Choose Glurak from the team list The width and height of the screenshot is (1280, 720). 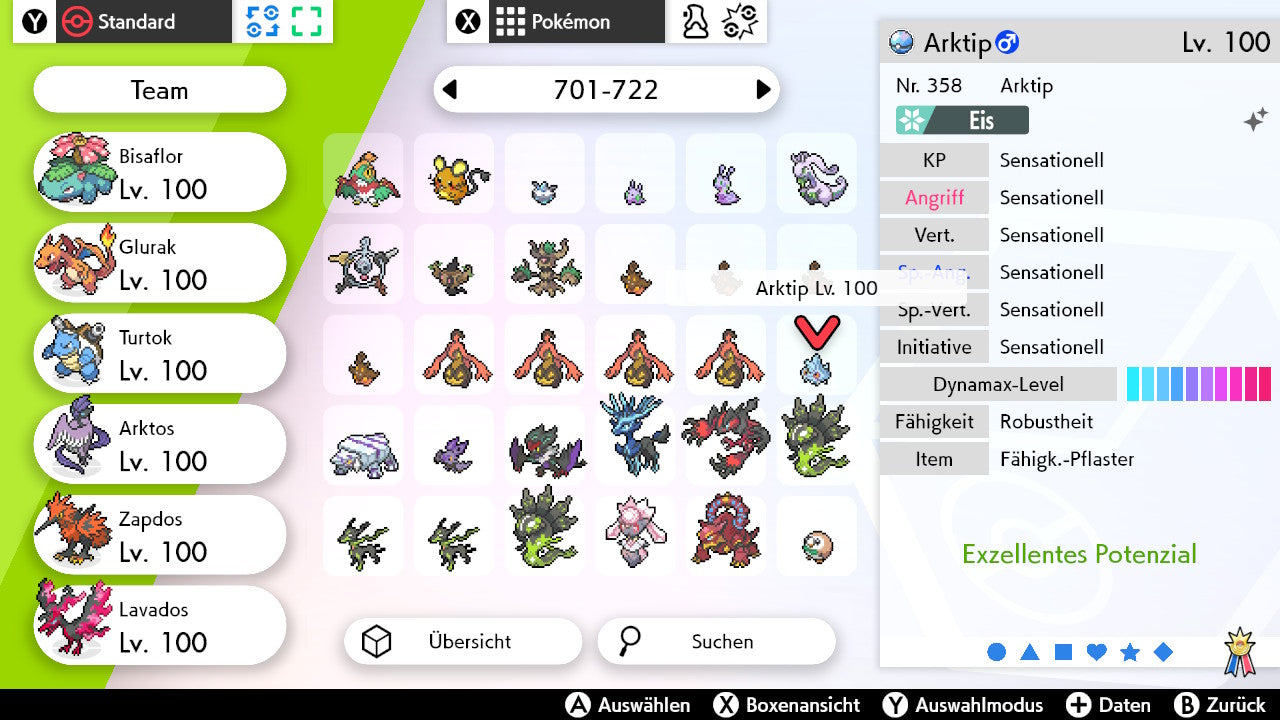click(160, 263)
